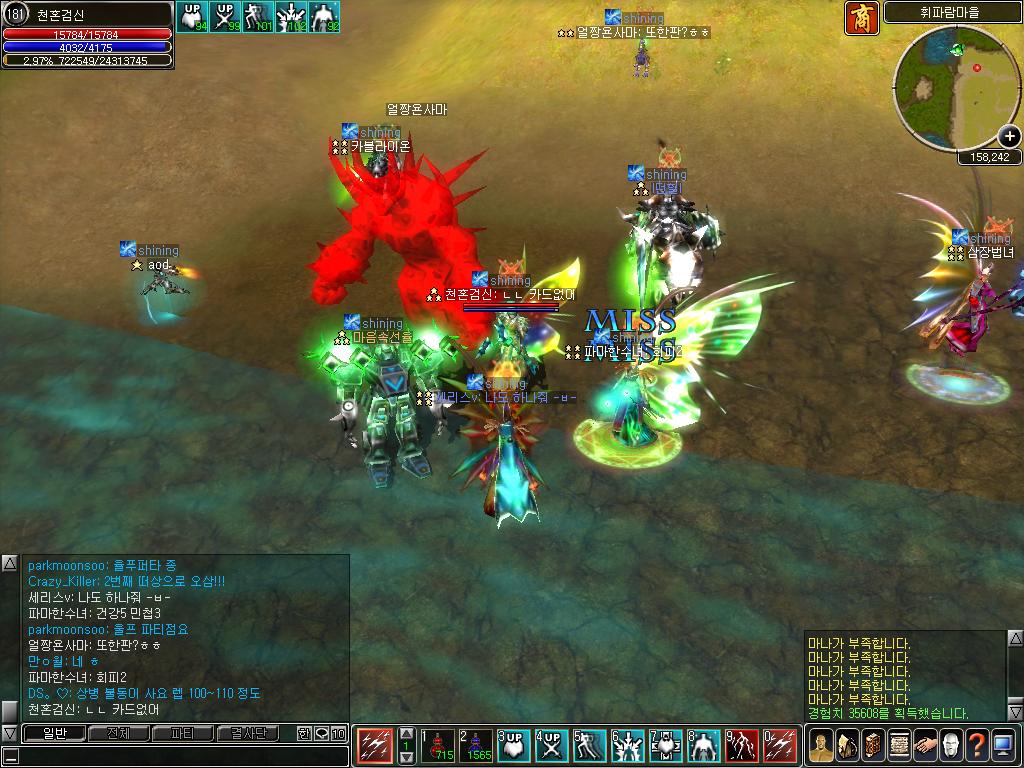Open the character info portrait icon
1024x768 pixels.
[820, 745]
